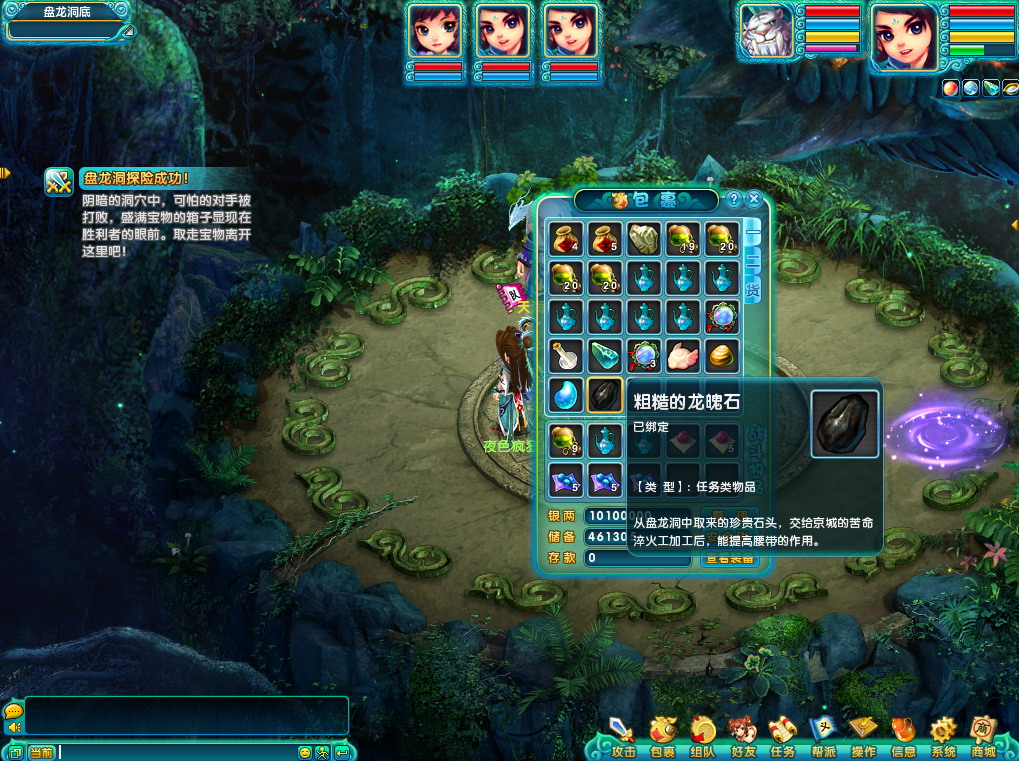1019x761 pixels.
Task: Select the gray rock ore item
Action: coord(643,238)
